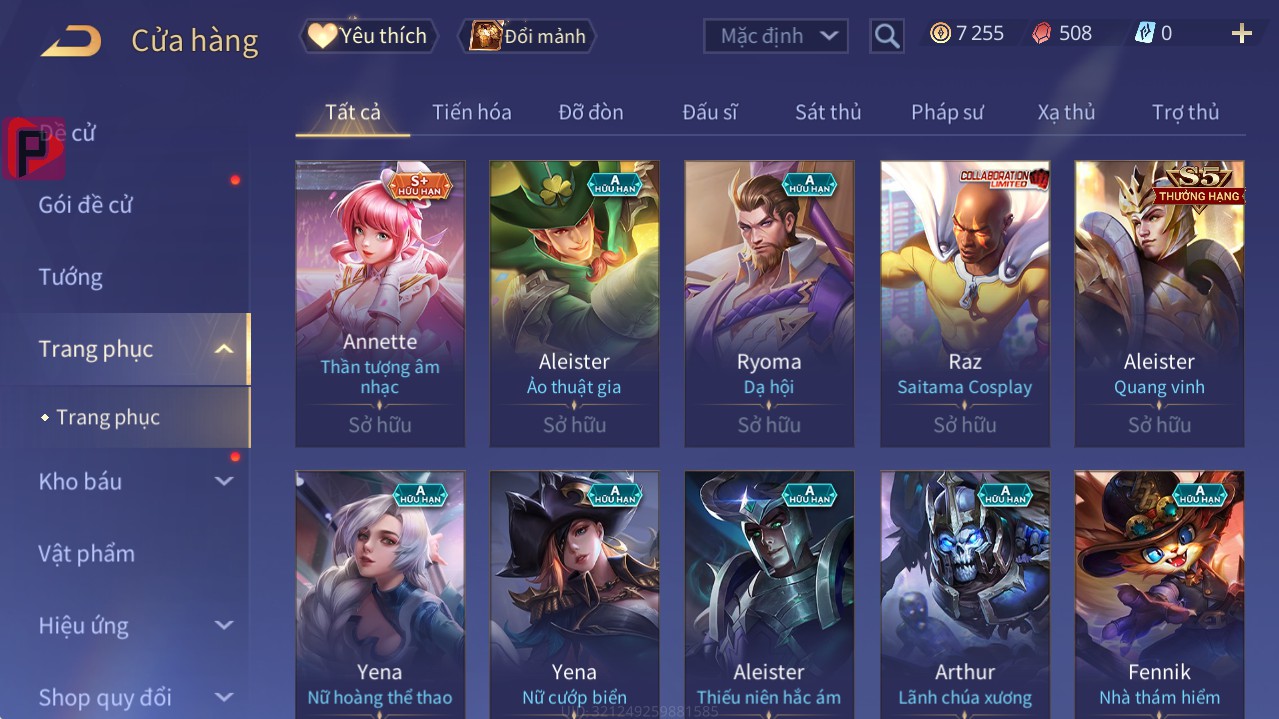The width and height of the screenshot is (1279, 719).
Task: Switch to the Tiến hóa tab
Action: point(471,112)
